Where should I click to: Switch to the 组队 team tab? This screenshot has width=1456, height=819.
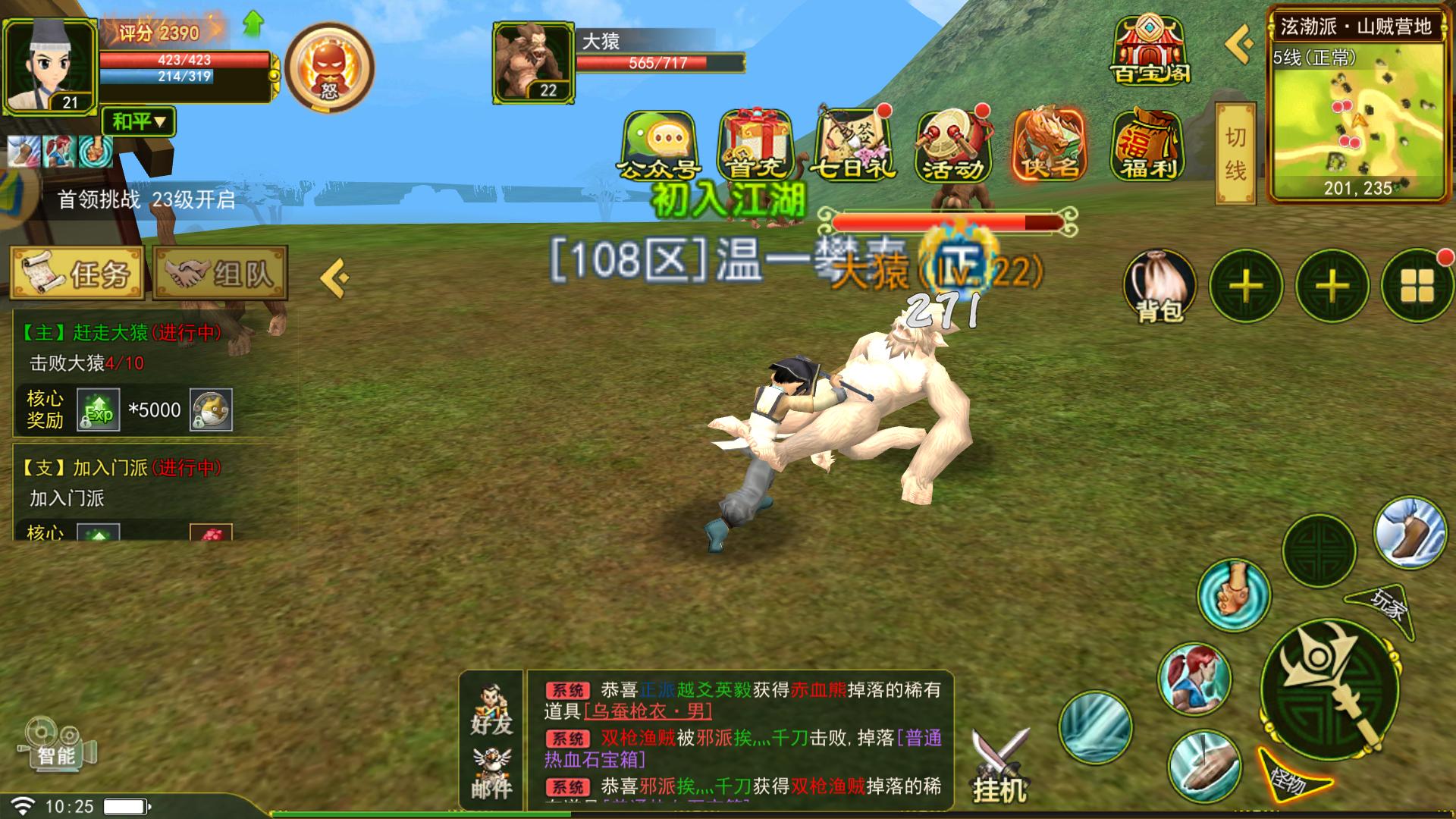220,273
